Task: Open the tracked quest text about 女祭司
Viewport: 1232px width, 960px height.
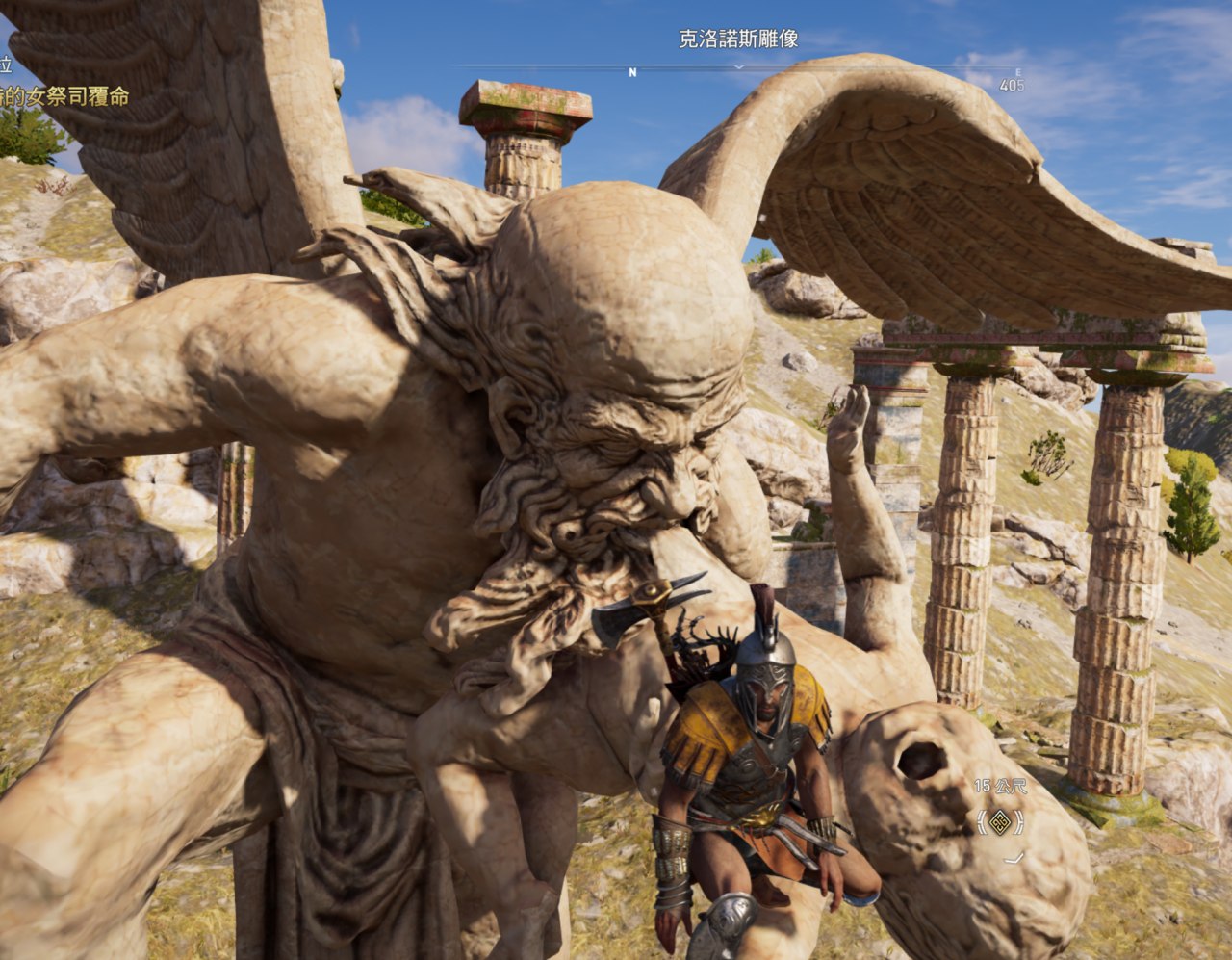Action: [x=64, y=96]
